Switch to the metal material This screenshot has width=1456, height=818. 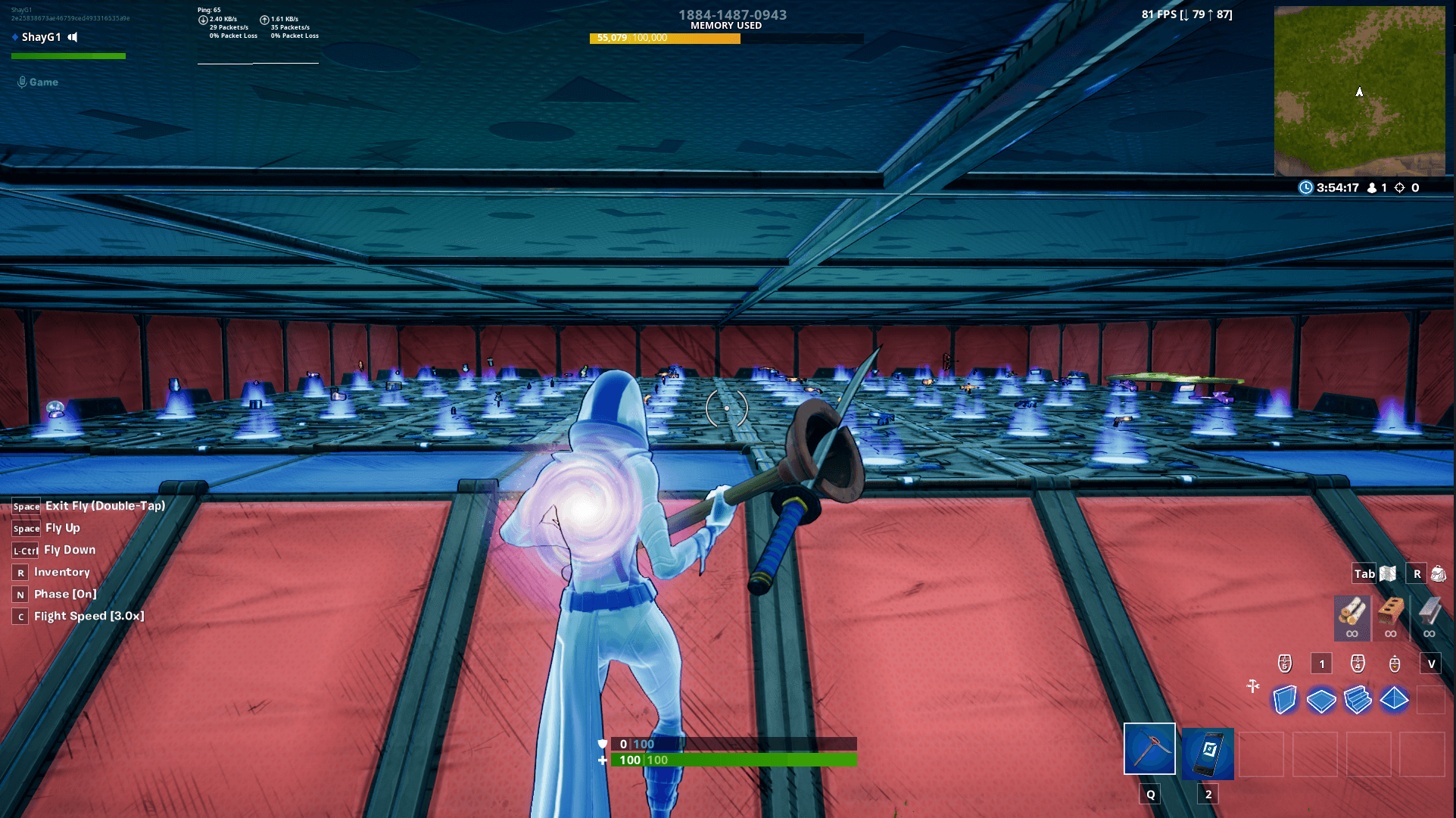[x=1429, y=617]
